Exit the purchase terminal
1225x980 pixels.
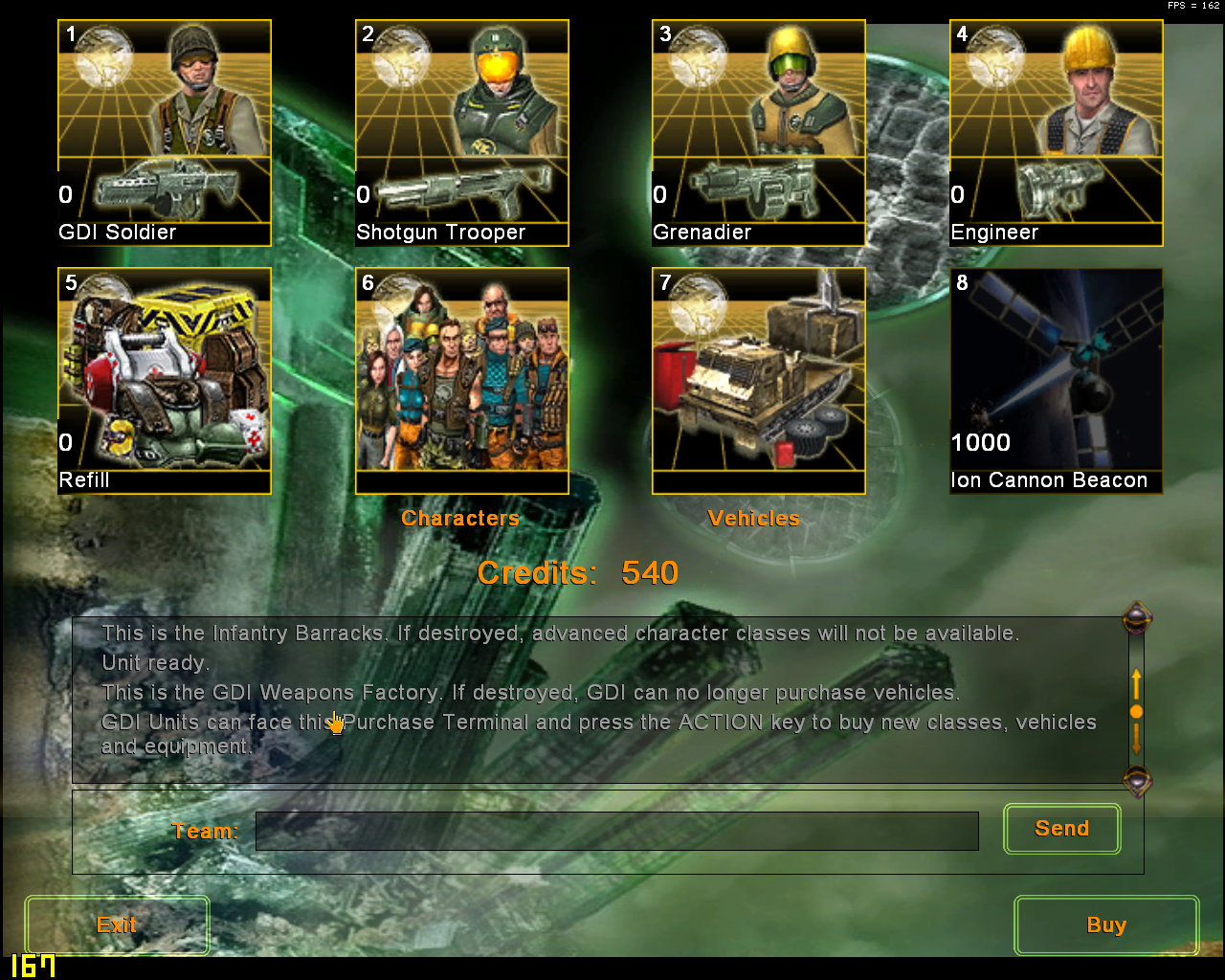click(x=117, y=924)
